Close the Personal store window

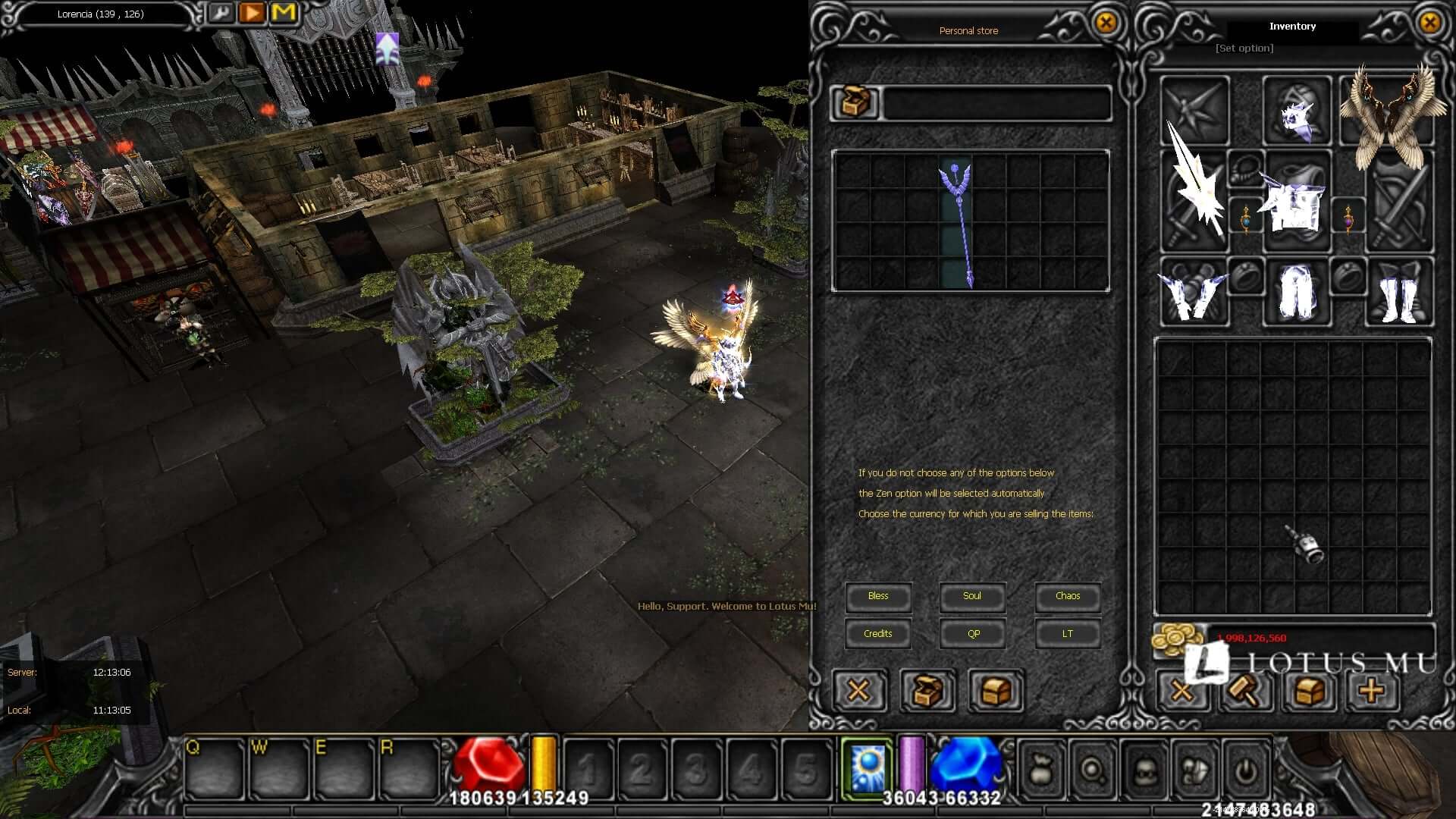point(1106,23)
